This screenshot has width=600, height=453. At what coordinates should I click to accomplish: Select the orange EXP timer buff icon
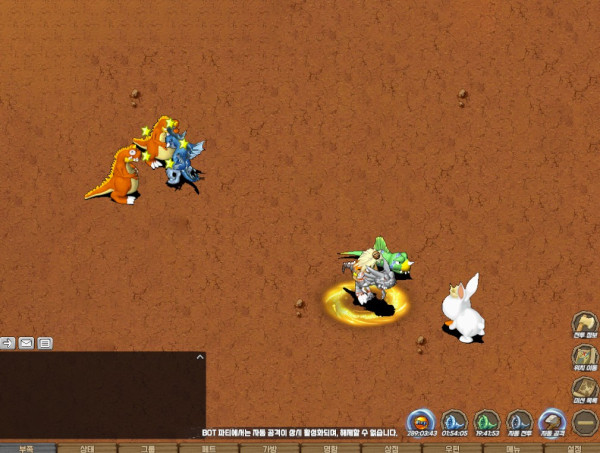[422, 422]
